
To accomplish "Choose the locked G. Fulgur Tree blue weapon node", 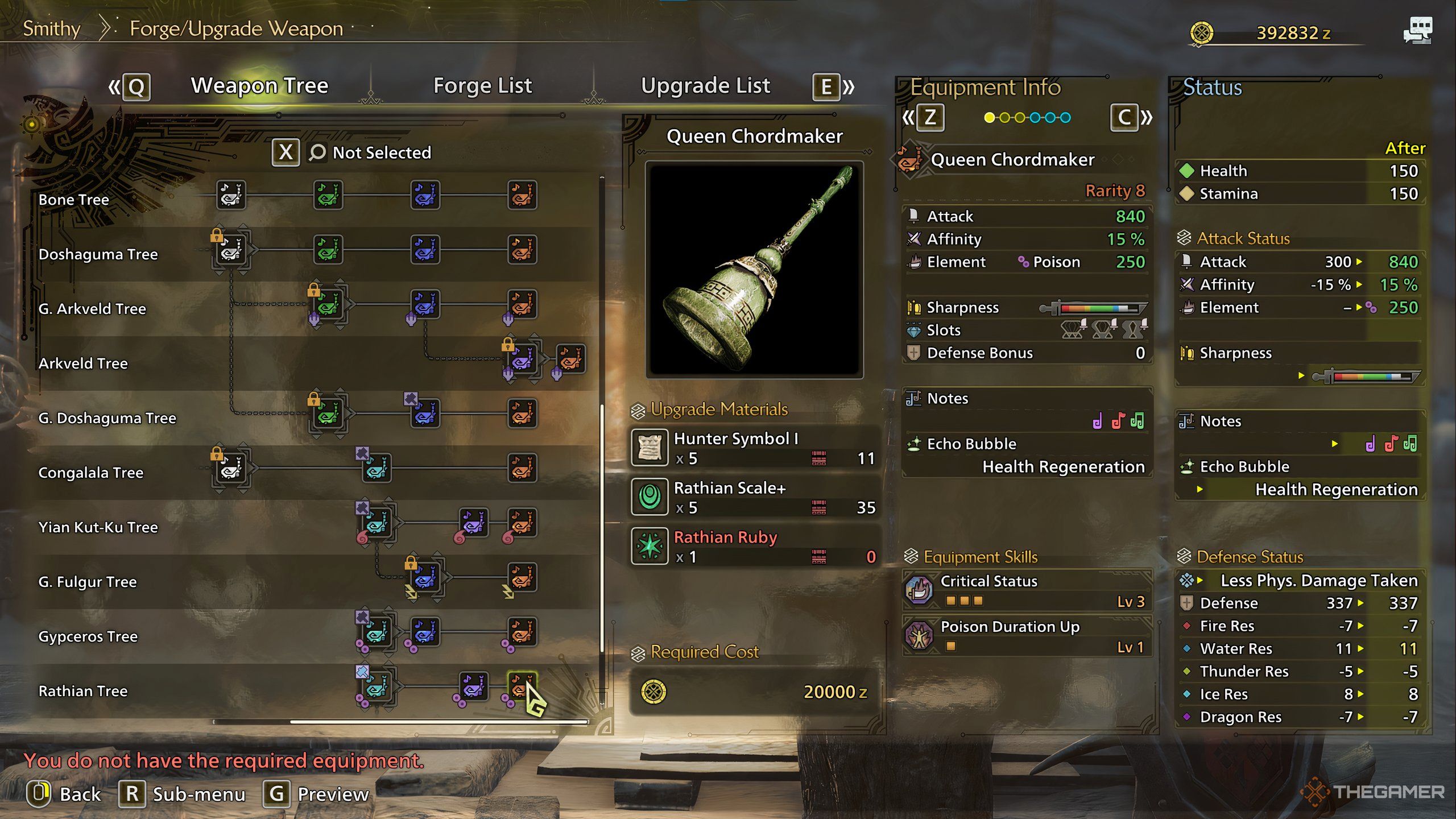I will [x=425, y=577].
